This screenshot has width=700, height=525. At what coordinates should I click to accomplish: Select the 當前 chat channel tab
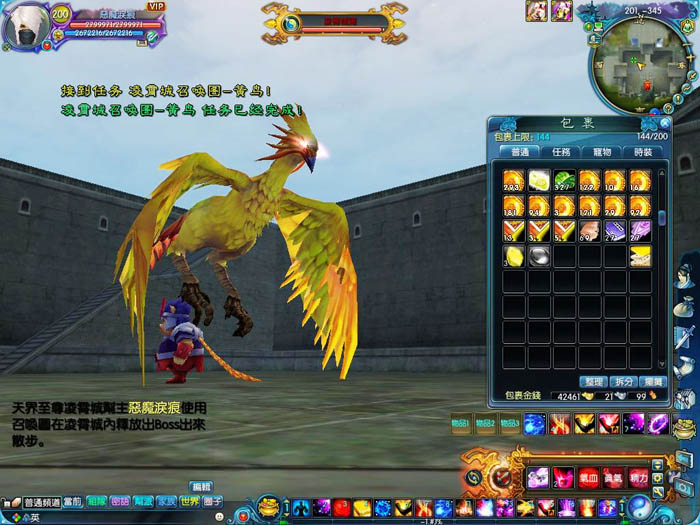[x=73, y=502]
